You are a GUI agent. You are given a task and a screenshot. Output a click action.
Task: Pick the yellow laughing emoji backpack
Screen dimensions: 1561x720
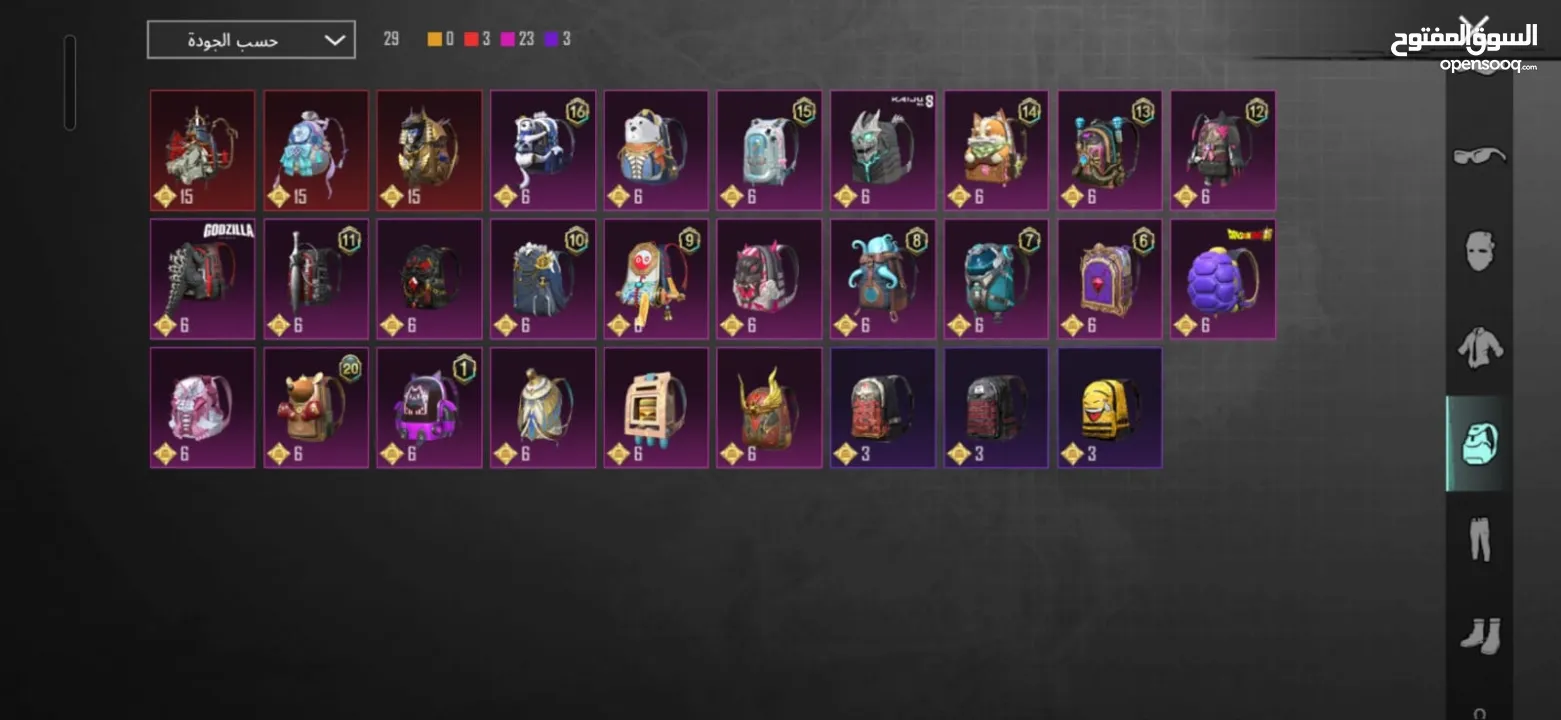click(1109, 407)
